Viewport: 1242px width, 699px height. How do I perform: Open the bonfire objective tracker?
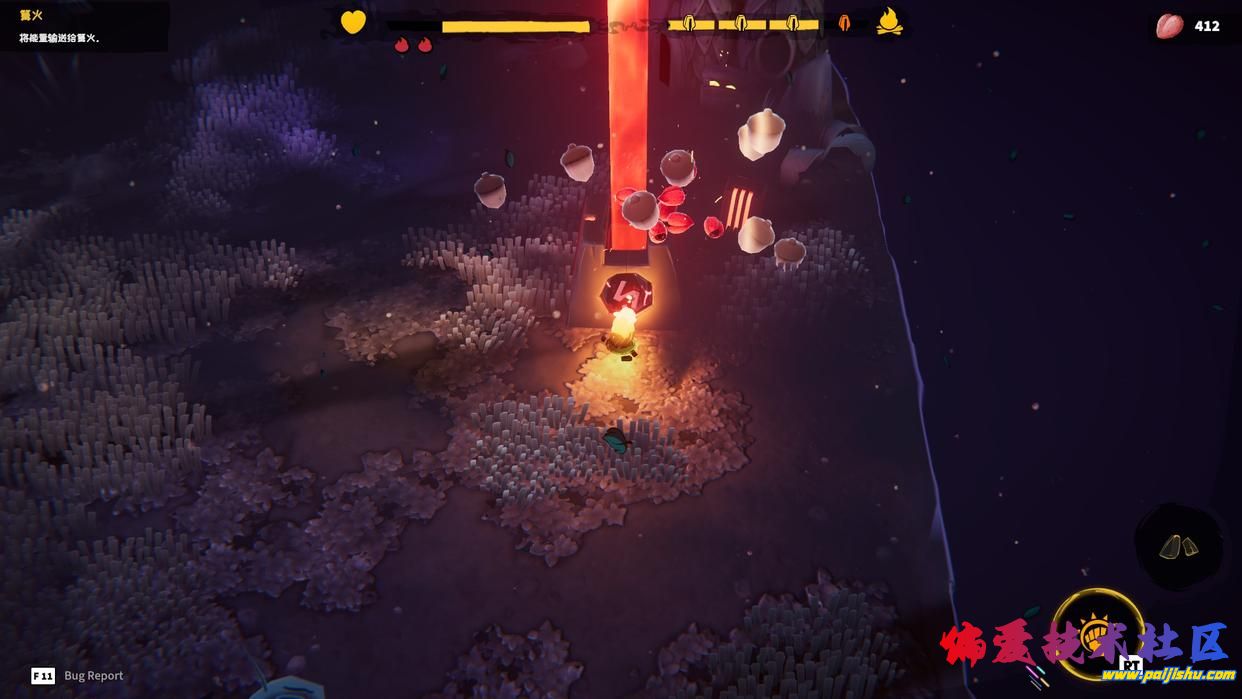pos(82,26)
